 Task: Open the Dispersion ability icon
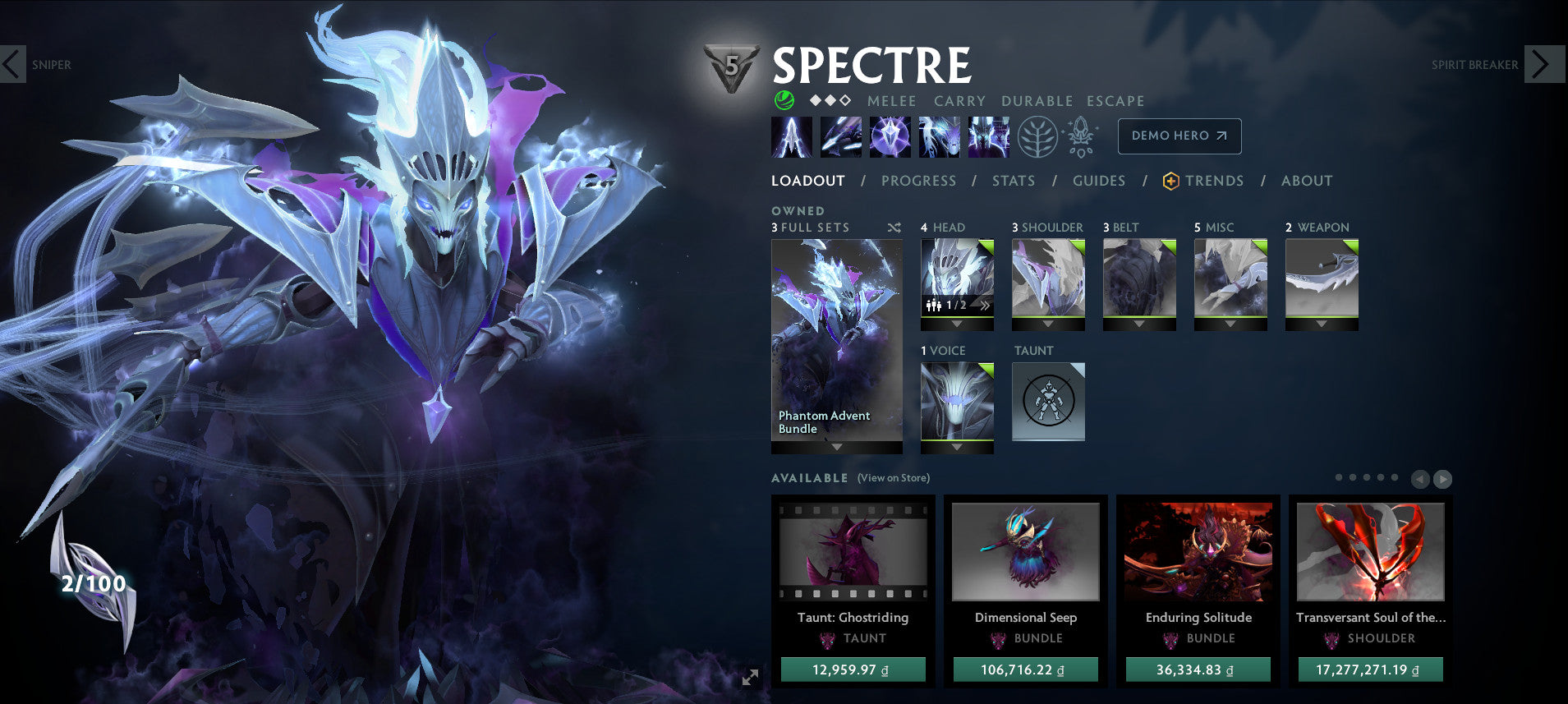(890, 136)
